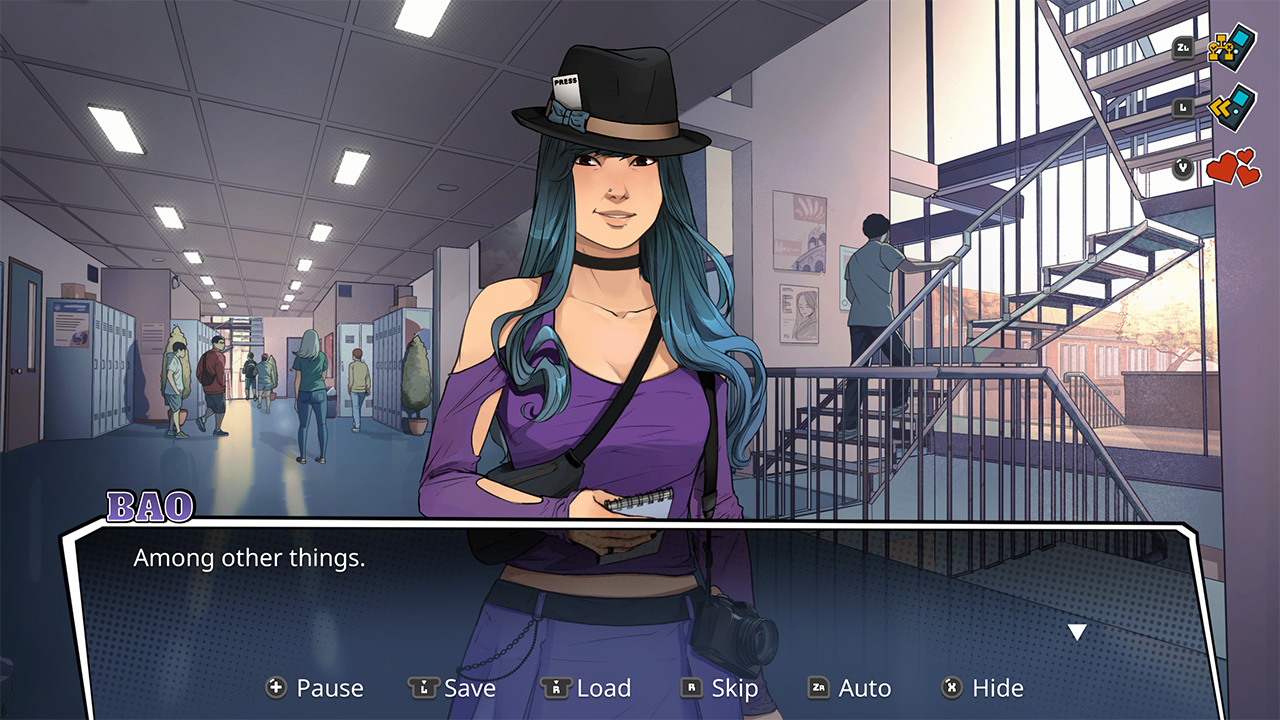
Task: Click the X icon next to Hide
Action: tap(950, 688)
